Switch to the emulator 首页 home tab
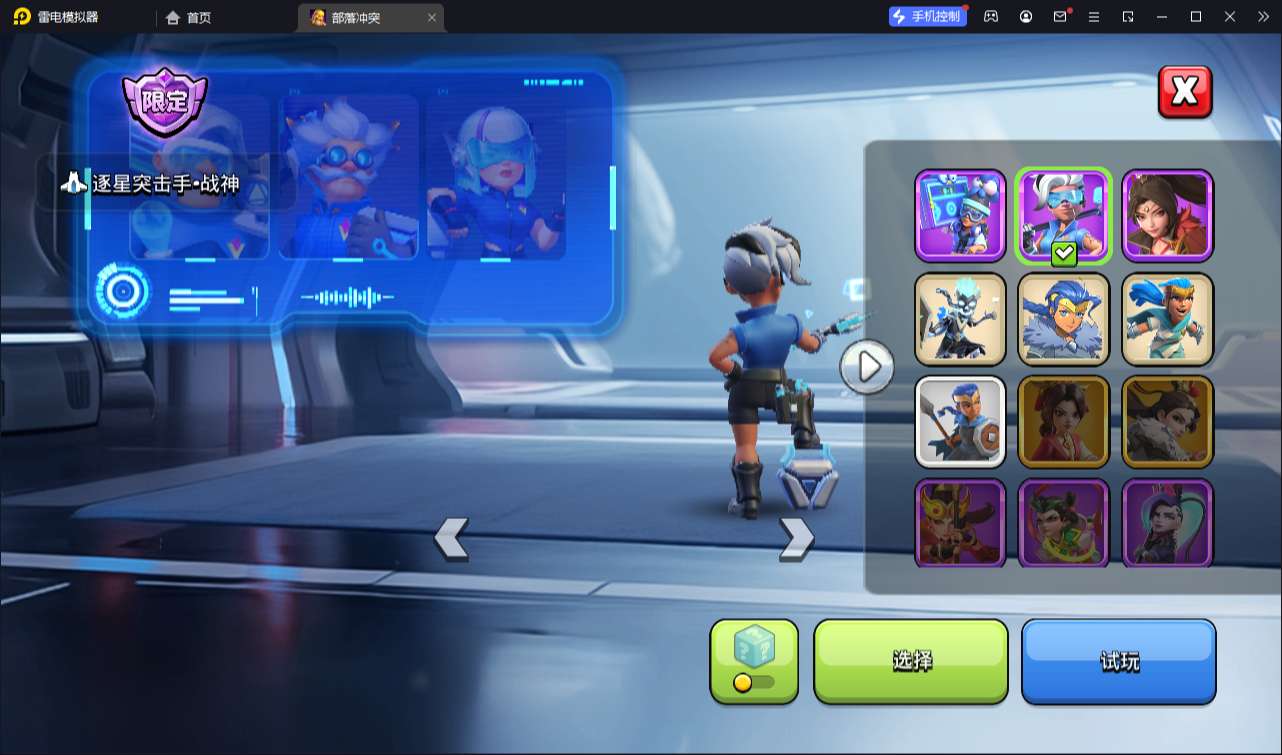Screen dimensions: 1282x755 (189, 17)
